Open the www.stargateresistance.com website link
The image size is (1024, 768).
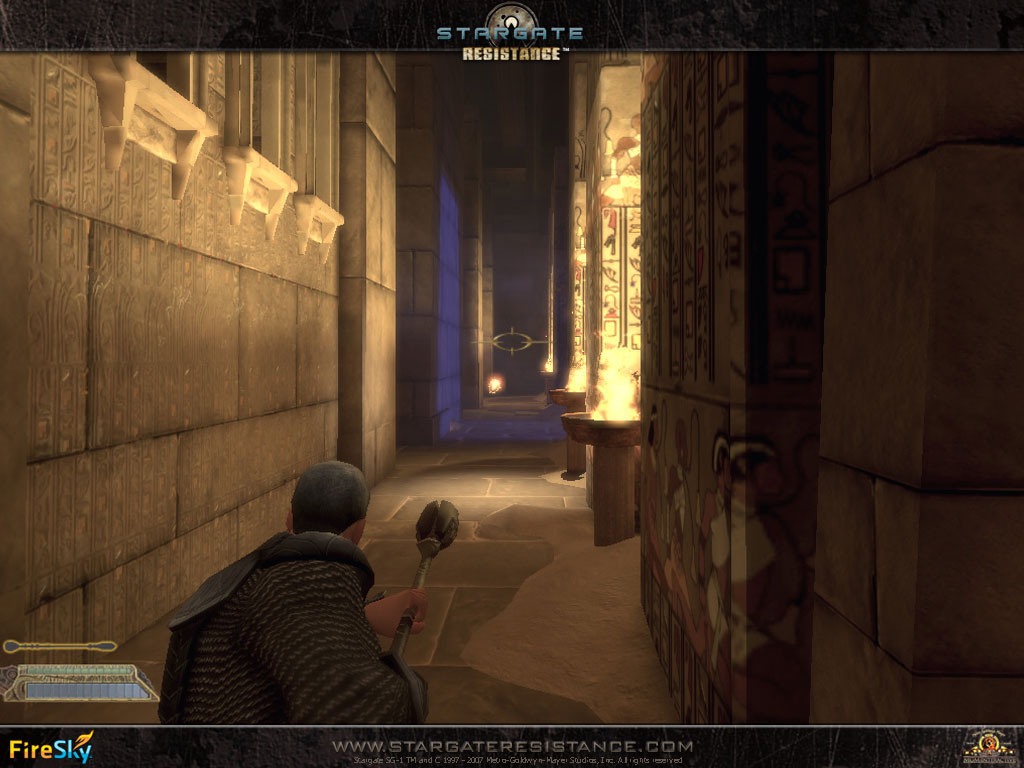(512, 746)
